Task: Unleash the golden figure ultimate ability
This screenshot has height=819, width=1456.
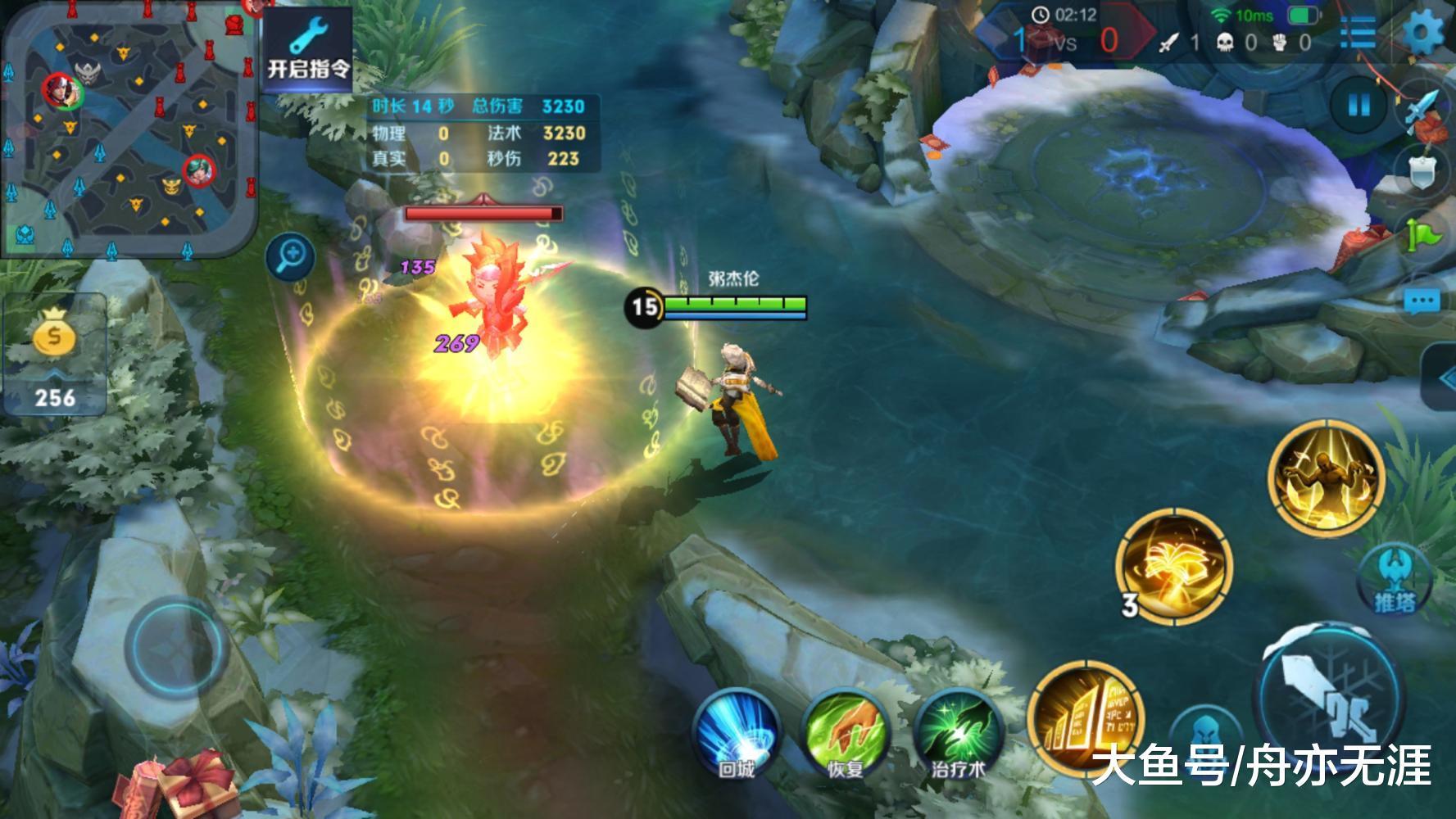Action: point(1326,477)
